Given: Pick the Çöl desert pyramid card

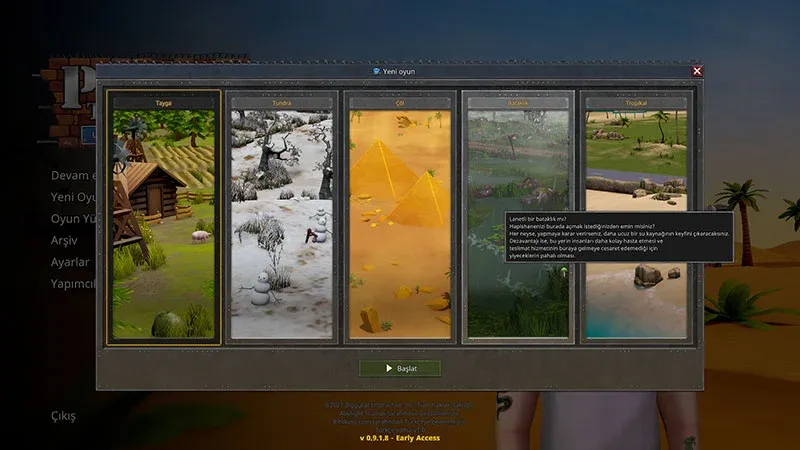Looking at the screenshot, I should 400,220.
